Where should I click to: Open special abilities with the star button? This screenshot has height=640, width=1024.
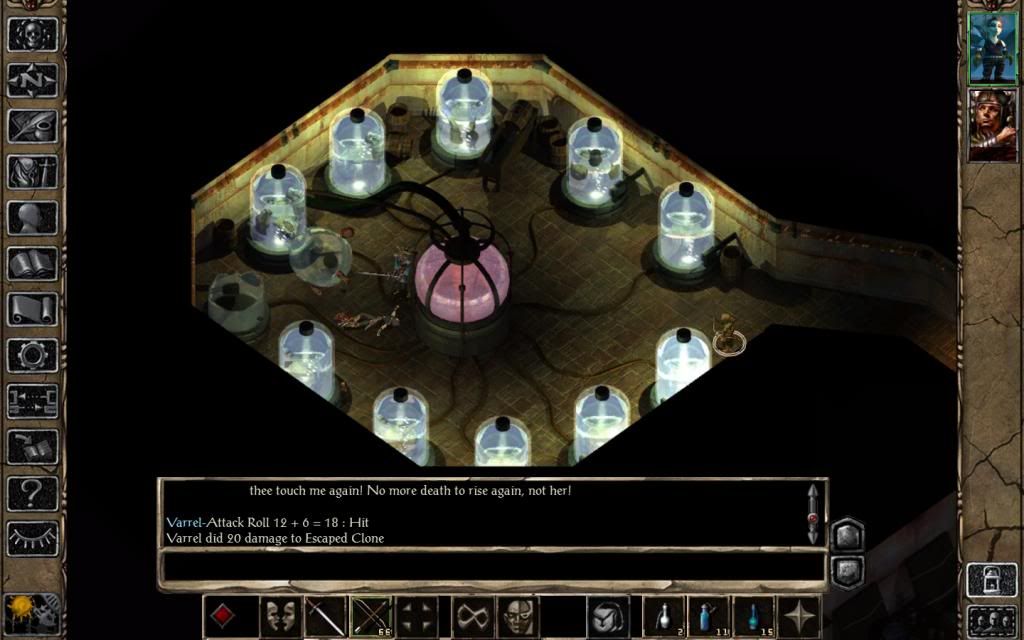[800, 616]
